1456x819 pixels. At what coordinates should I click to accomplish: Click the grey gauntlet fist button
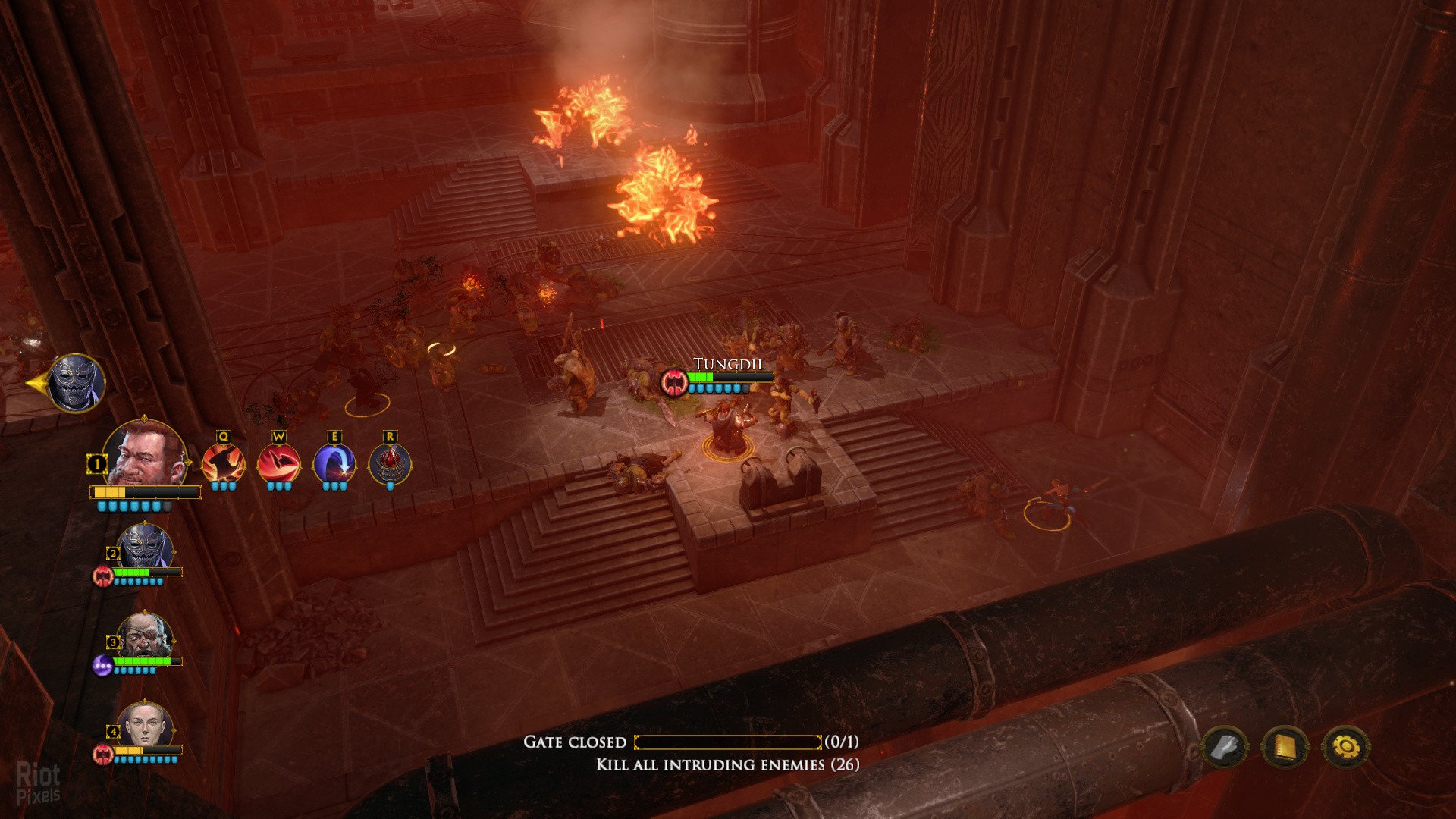[1224, 748]
